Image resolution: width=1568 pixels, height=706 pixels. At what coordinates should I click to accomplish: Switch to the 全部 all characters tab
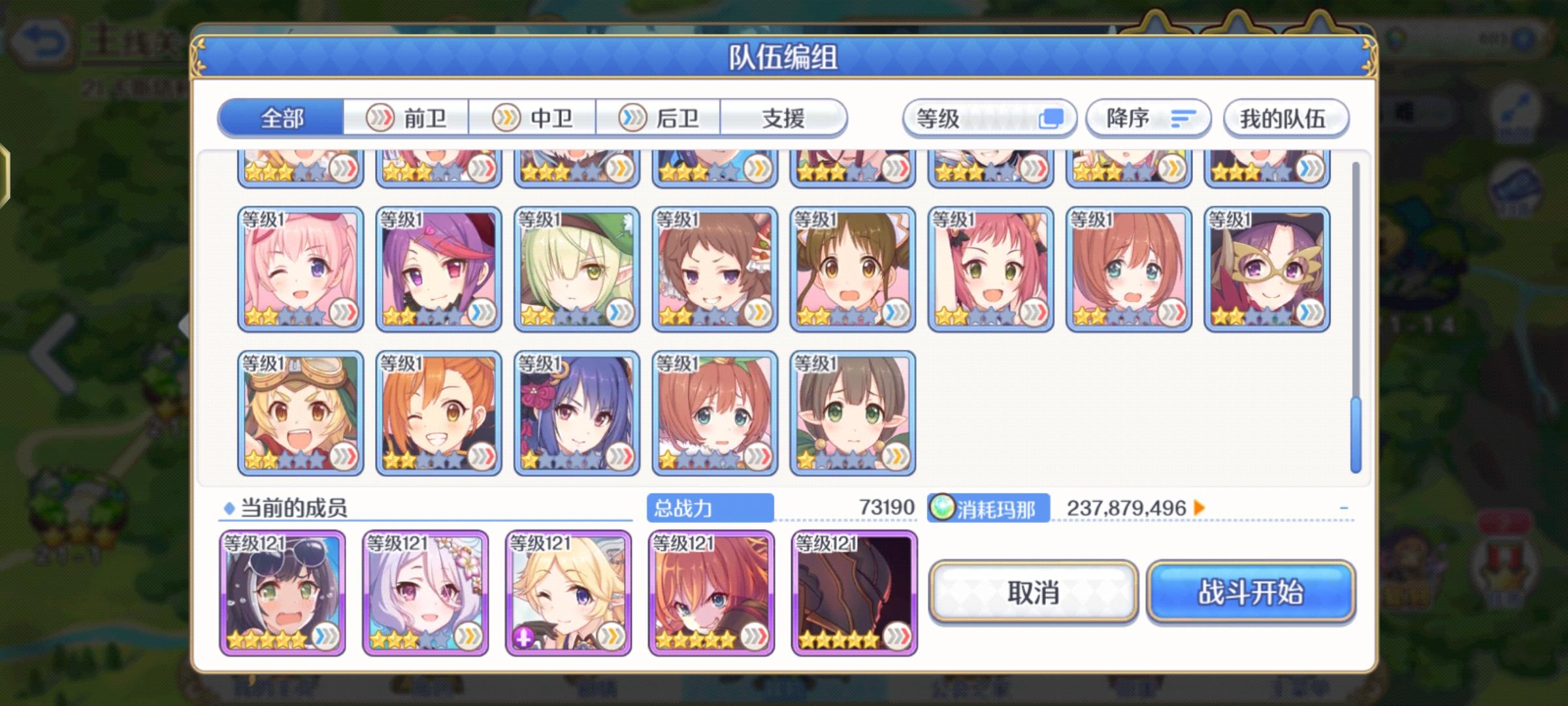point(281,118)
